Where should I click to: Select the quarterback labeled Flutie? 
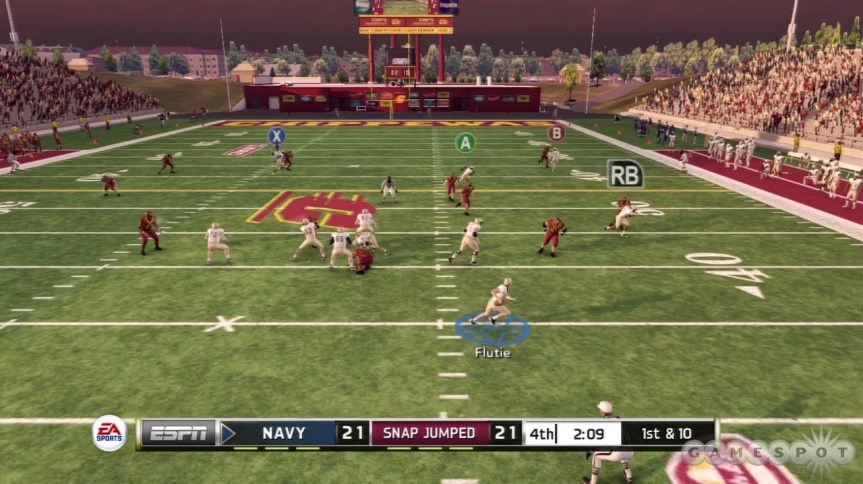[x=496, y=304]
